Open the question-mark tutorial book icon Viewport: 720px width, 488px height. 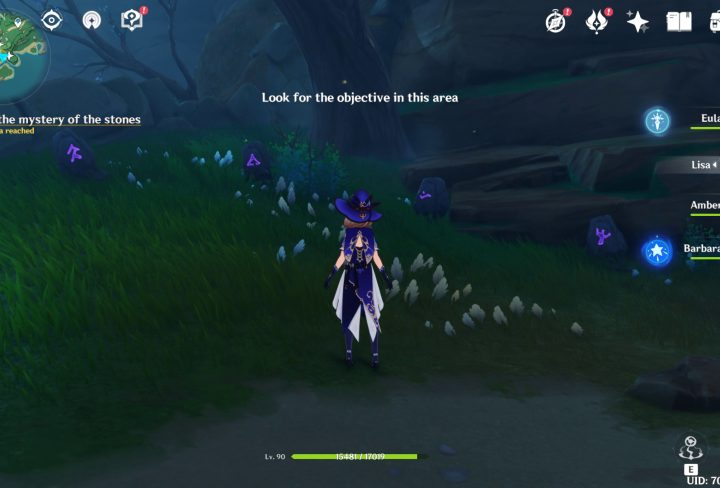click(131, 19)
